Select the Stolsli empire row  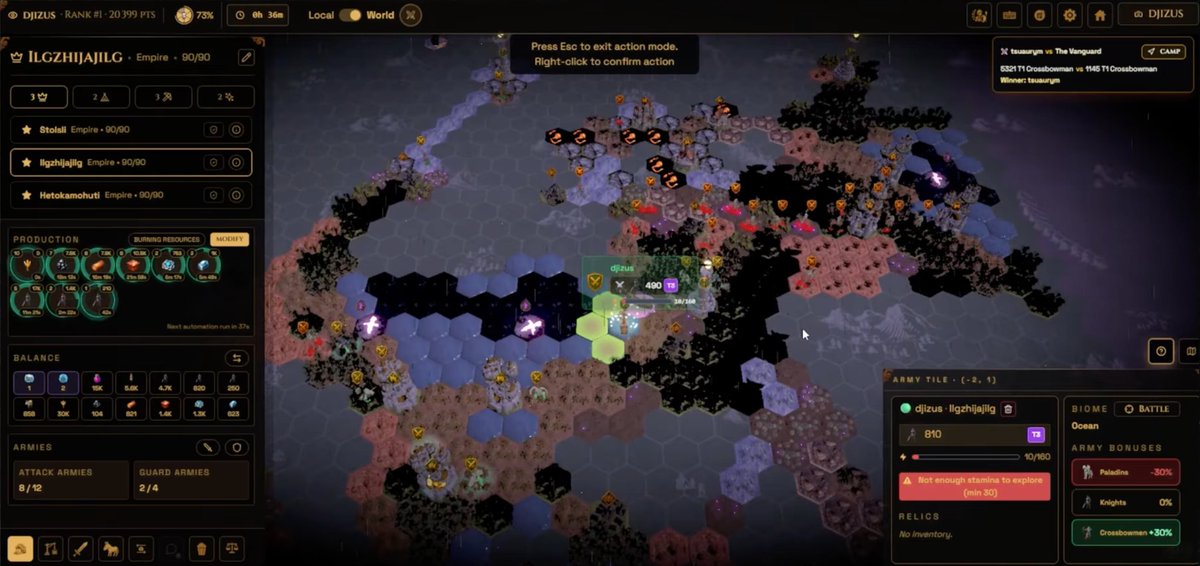[x=110, y=130]
